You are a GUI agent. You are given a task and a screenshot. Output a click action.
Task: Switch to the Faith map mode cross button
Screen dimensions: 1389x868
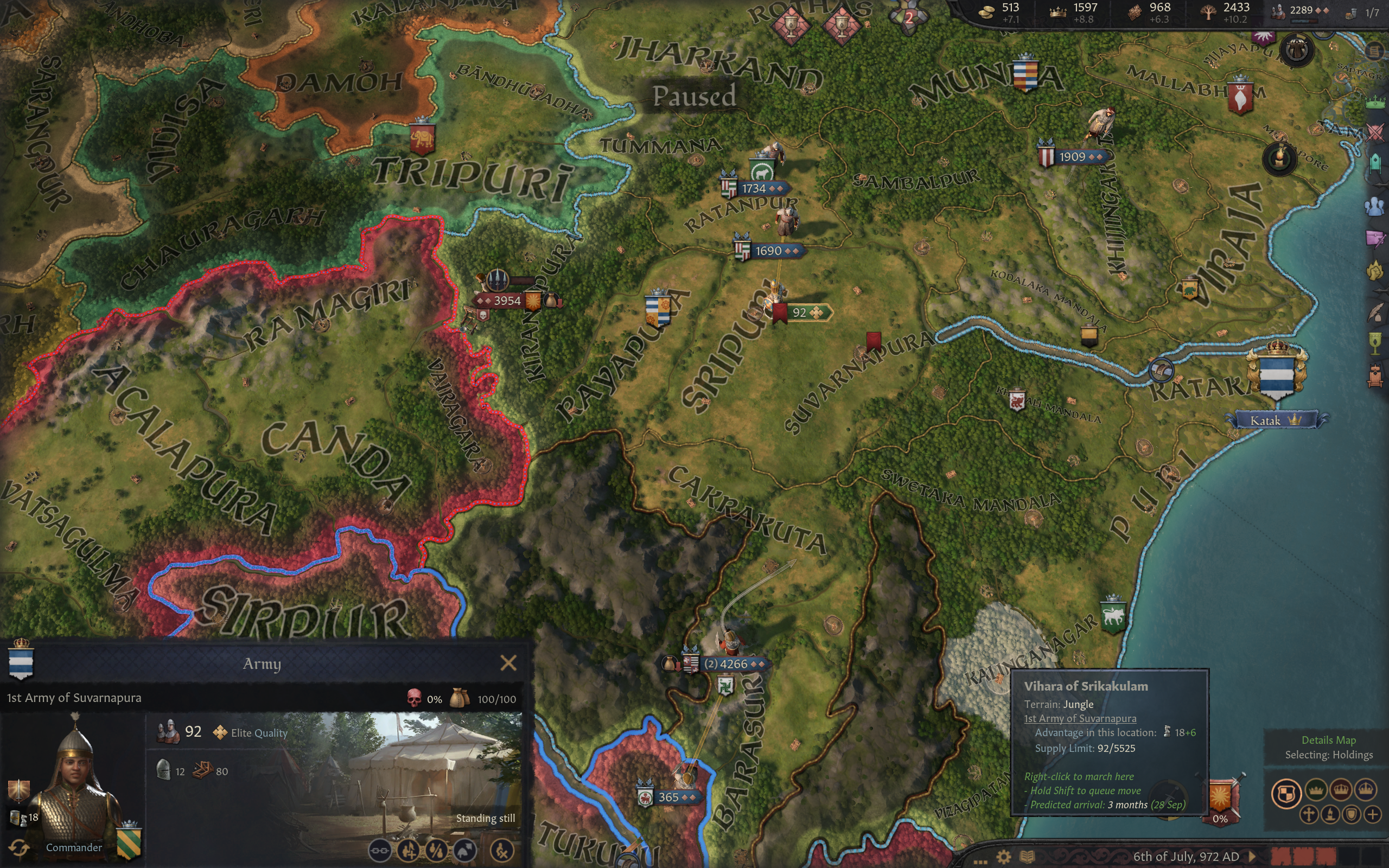(1309, 814)
